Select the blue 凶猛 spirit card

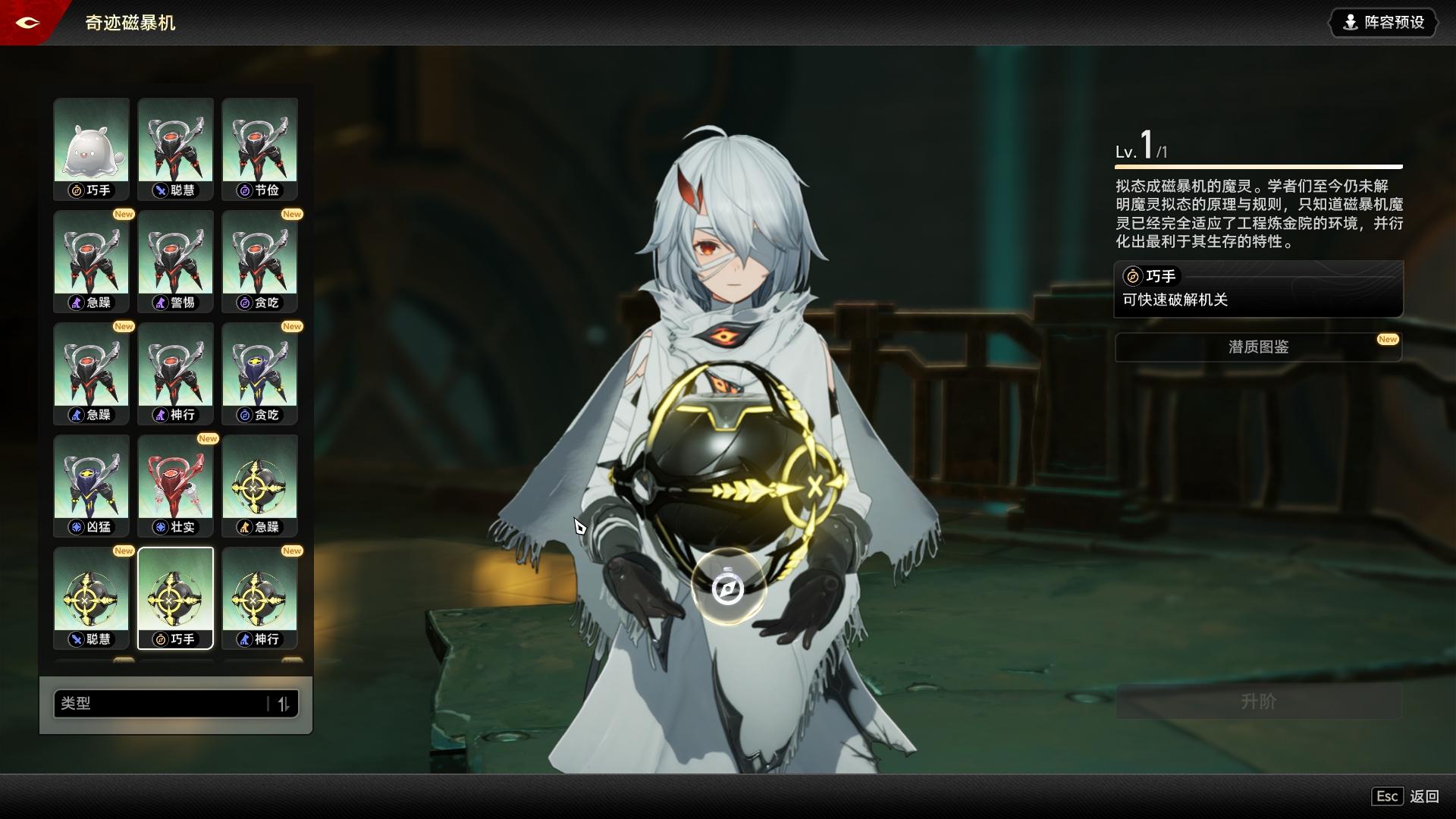91,485
